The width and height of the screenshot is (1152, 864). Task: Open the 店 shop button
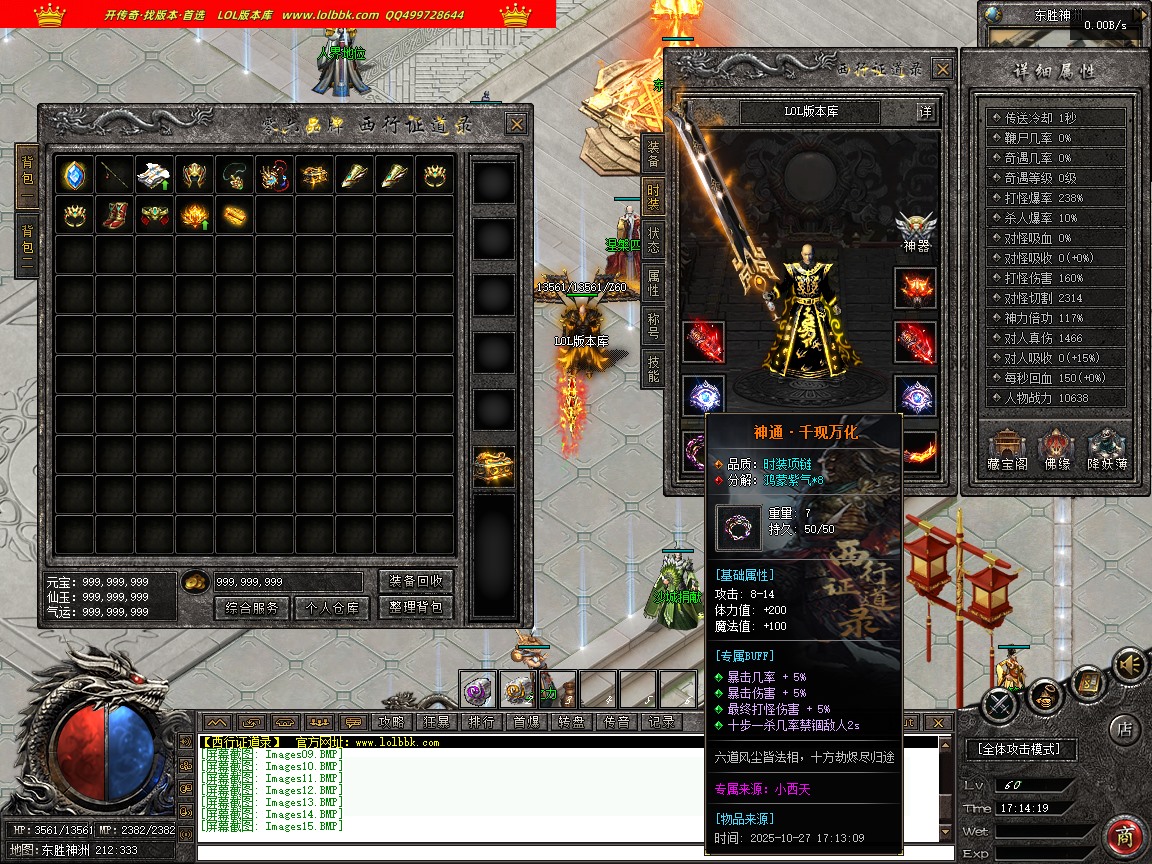click(x=1124, y=729)
